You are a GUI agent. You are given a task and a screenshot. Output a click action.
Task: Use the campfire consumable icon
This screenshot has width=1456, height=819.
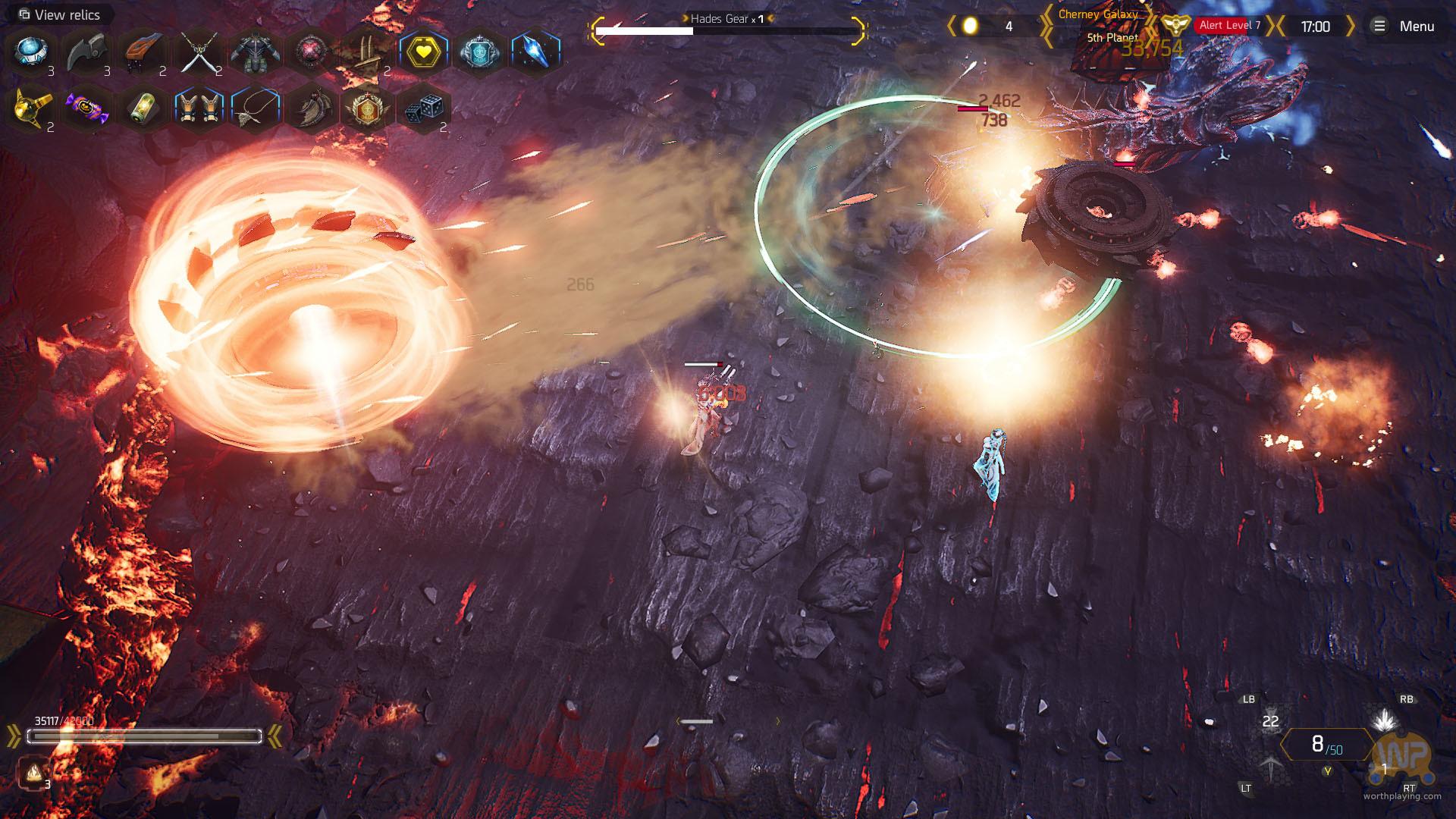[33, 773]
